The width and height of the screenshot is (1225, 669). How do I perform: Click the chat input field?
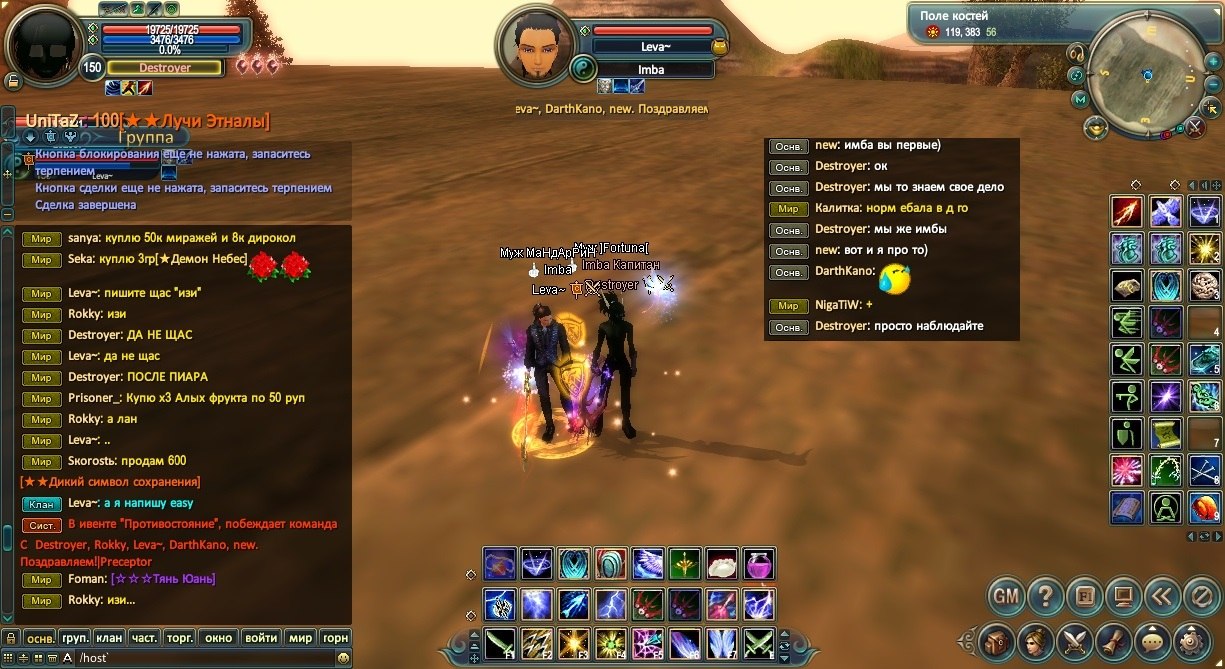[200, 658]
